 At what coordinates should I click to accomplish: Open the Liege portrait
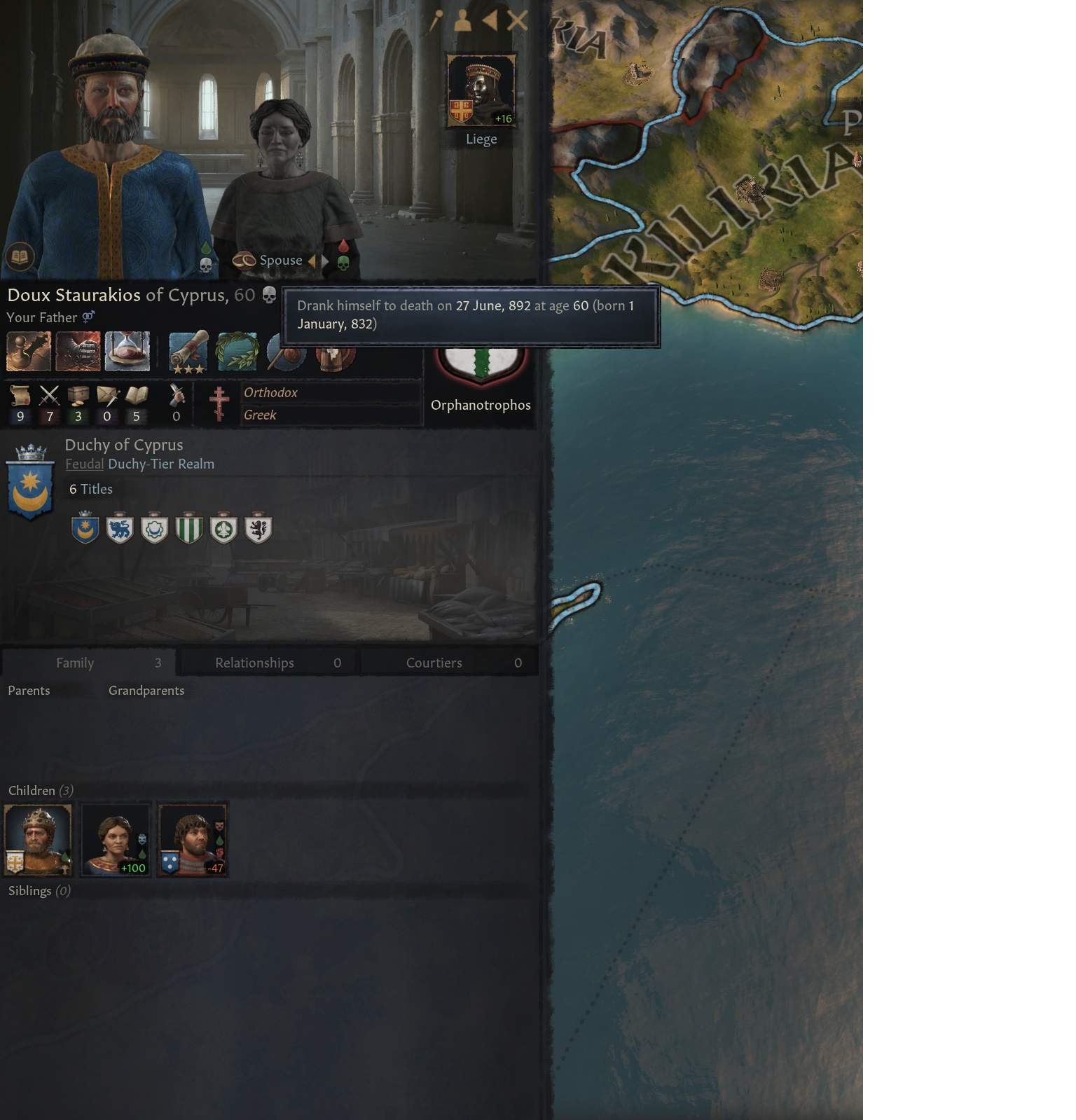pos(481,91)
